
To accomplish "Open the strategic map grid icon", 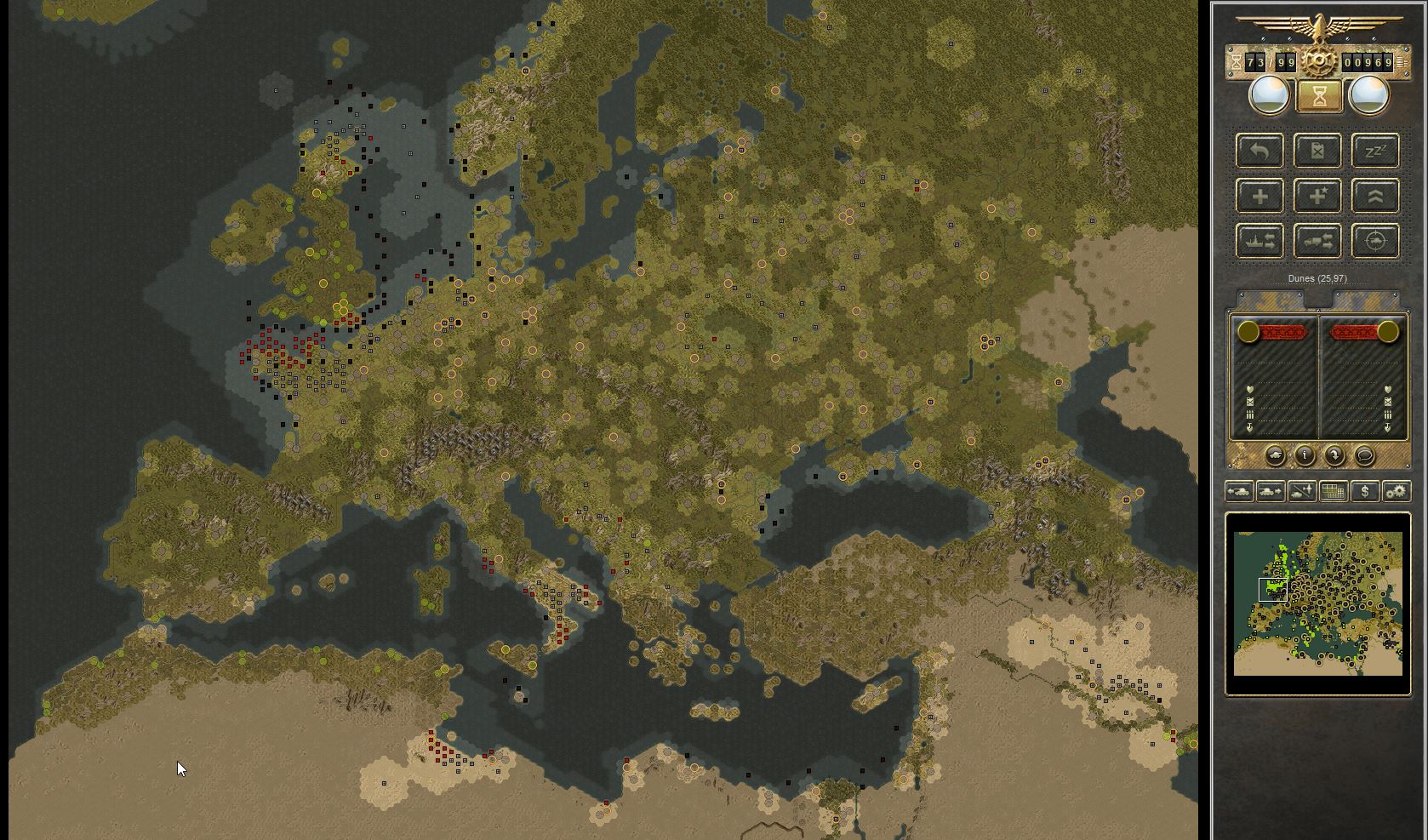I will pos(1334,491).
